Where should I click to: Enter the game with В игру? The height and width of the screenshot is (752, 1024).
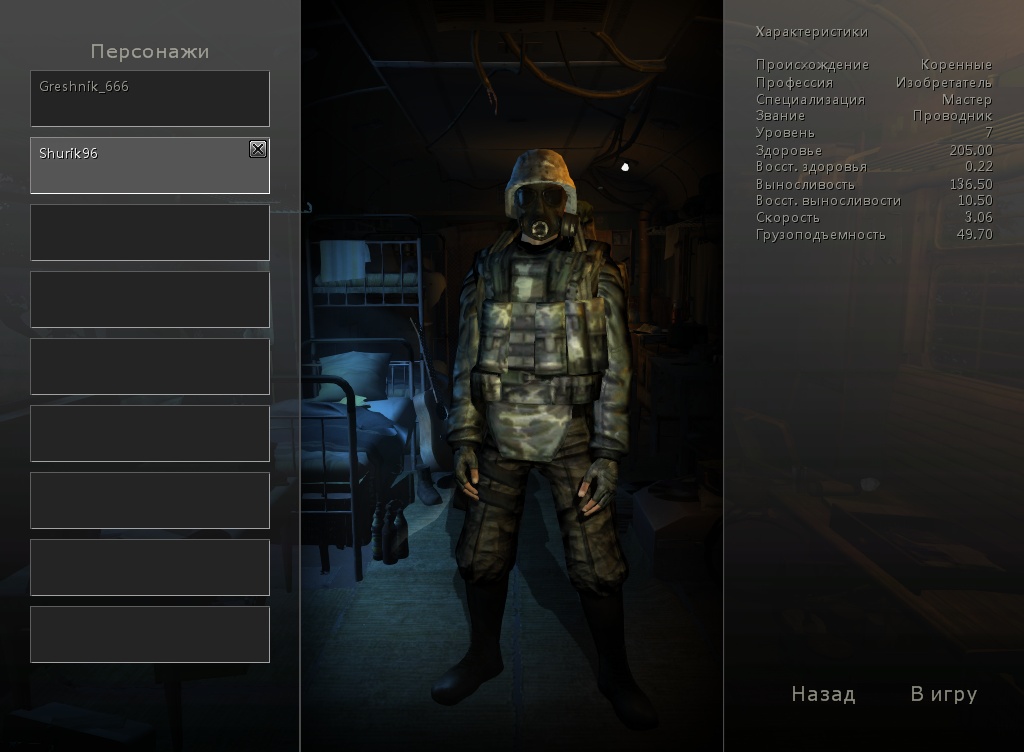pyautogui.click(x=943, y=694)
